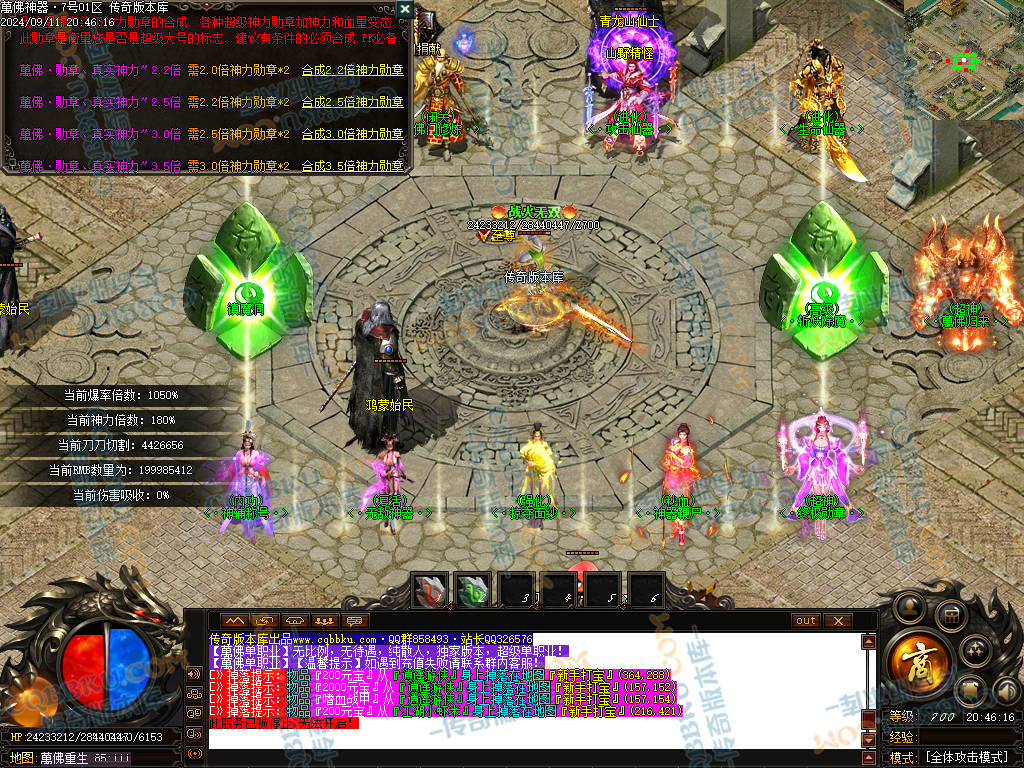The width and height of the screenshot is (1024, 768).
Task: Click the 'out' button above the chat
Action: click(x=805, y=621)
